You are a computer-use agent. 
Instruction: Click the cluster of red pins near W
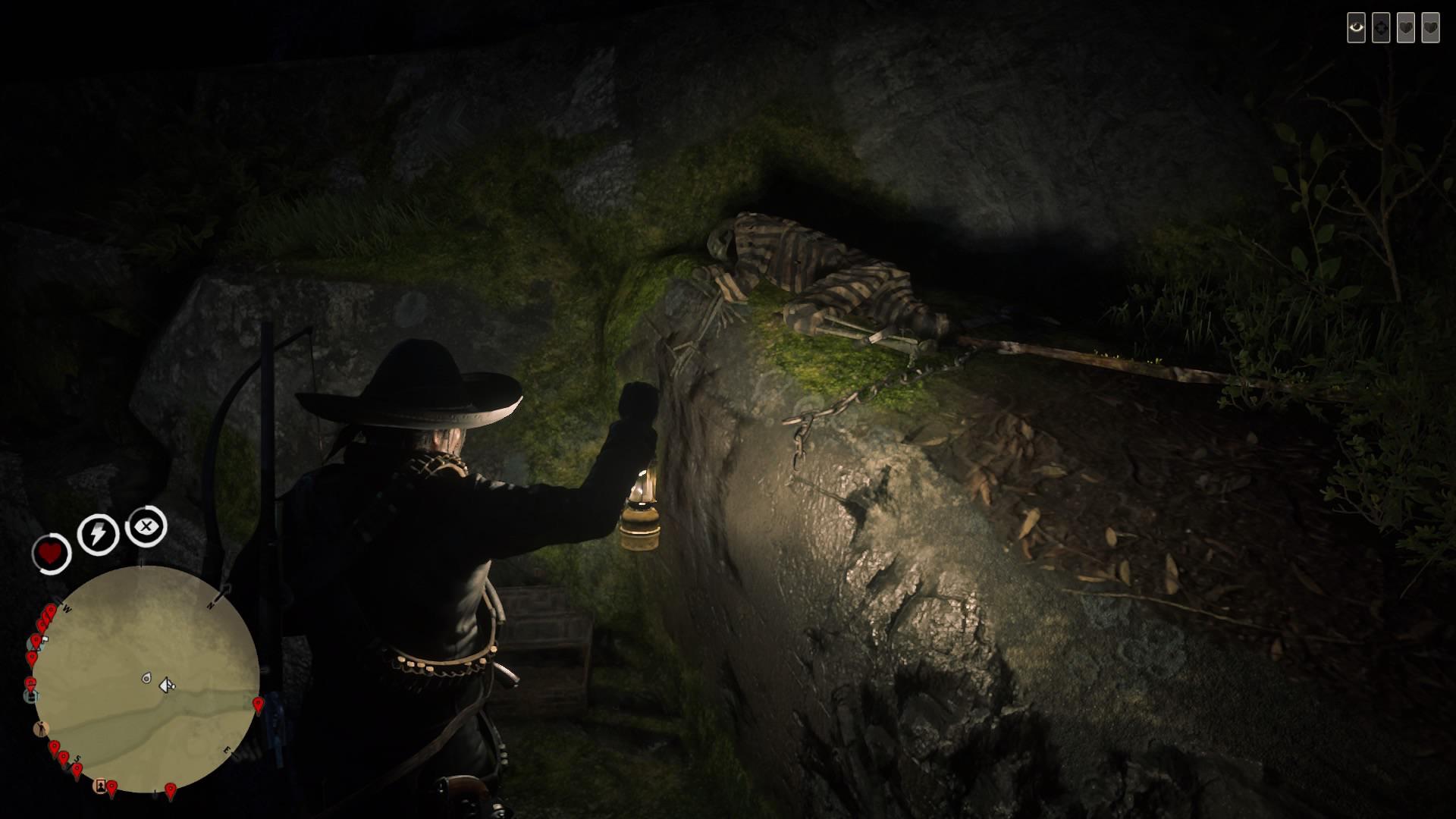click(45, 614)
